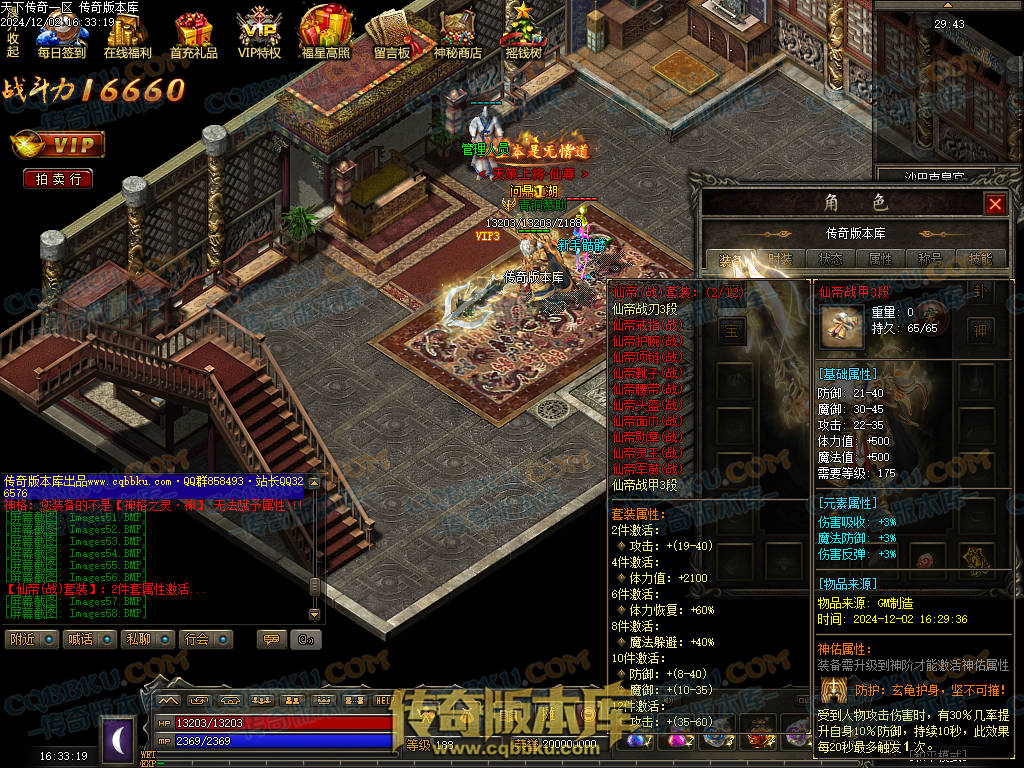Switch to the 属性 attributes tab
Viewport: 1024px width, 768px height.
(880, 259)
